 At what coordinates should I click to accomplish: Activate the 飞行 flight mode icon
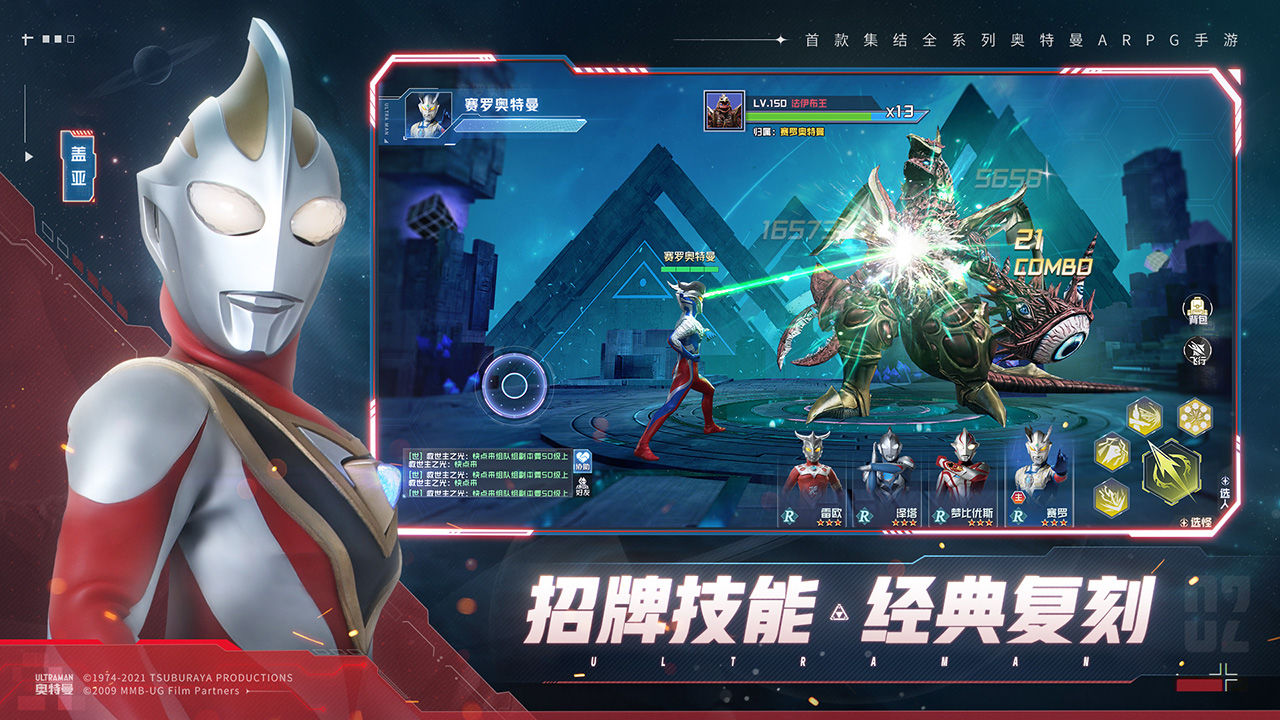[1197, 350]
